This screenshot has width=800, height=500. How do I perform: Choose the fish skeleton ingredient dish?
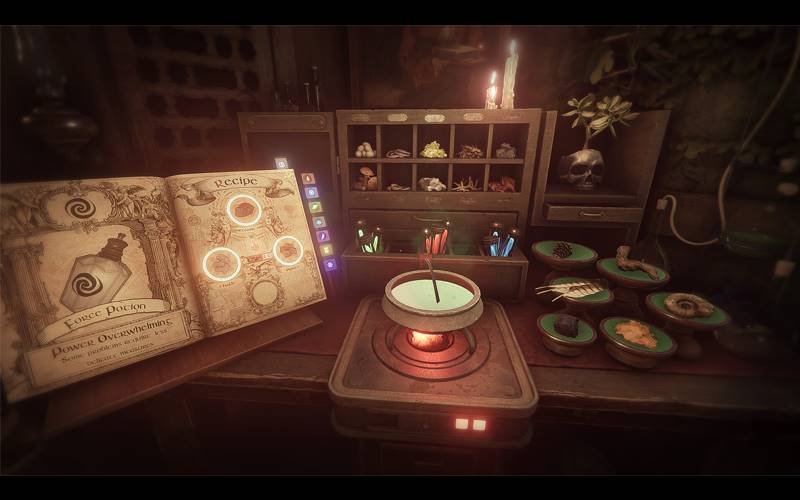point(577,290)
